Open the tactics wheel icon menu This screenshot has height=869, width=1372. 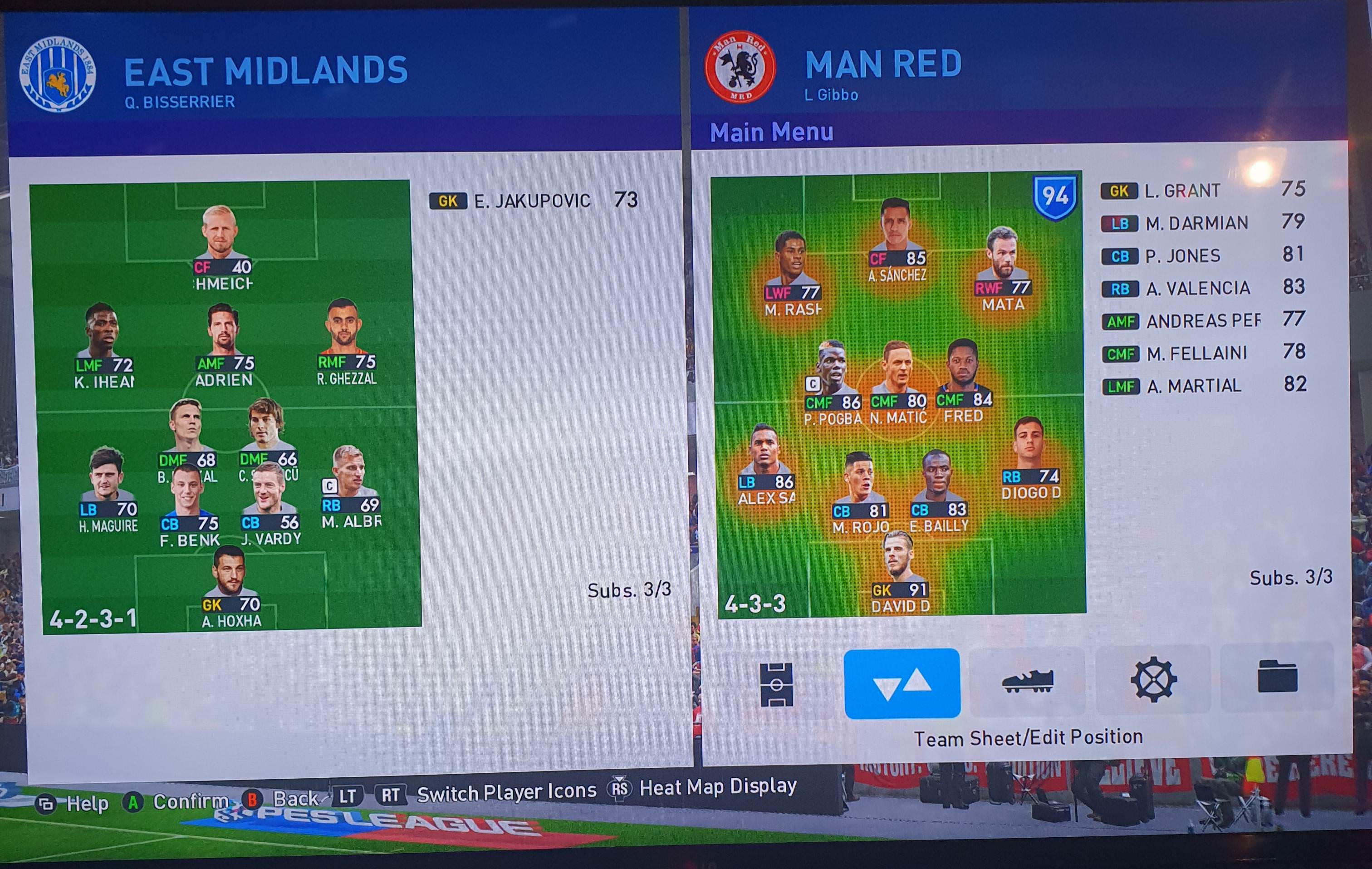(1153, 679)
